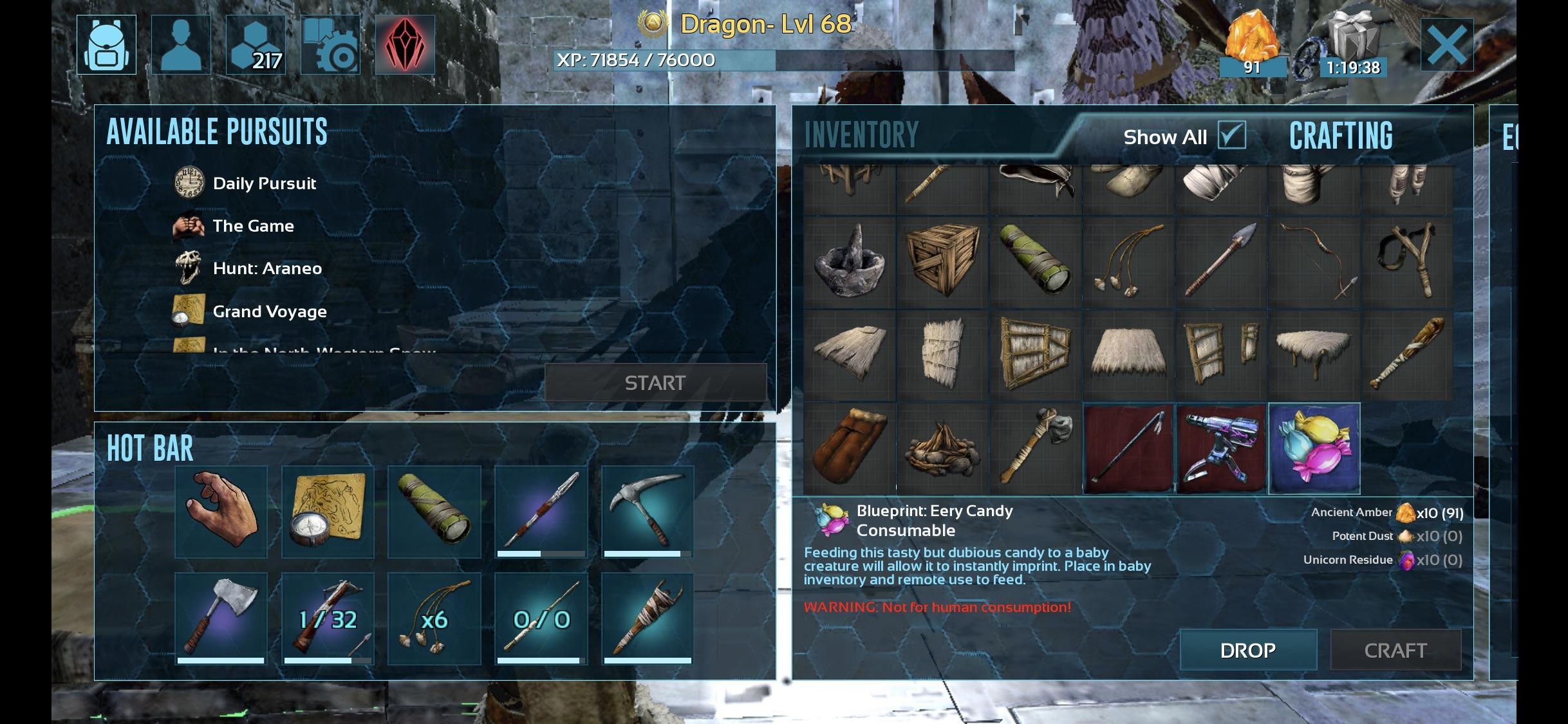Click the START pursuit button
1568x724 pixels.
655,383
